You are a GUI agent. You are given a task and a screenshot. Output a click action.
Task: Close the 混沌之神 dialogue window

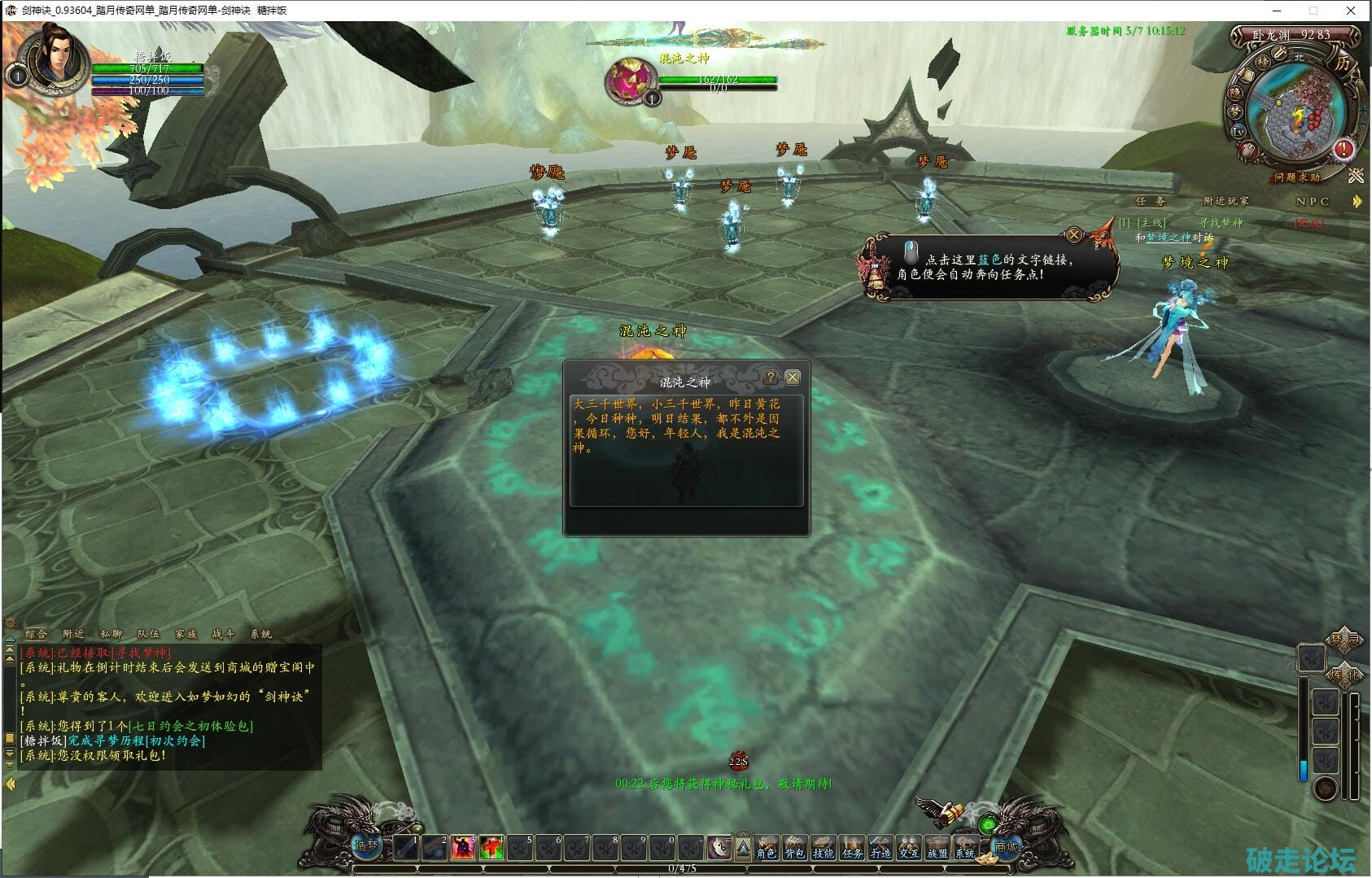[792, 378]
